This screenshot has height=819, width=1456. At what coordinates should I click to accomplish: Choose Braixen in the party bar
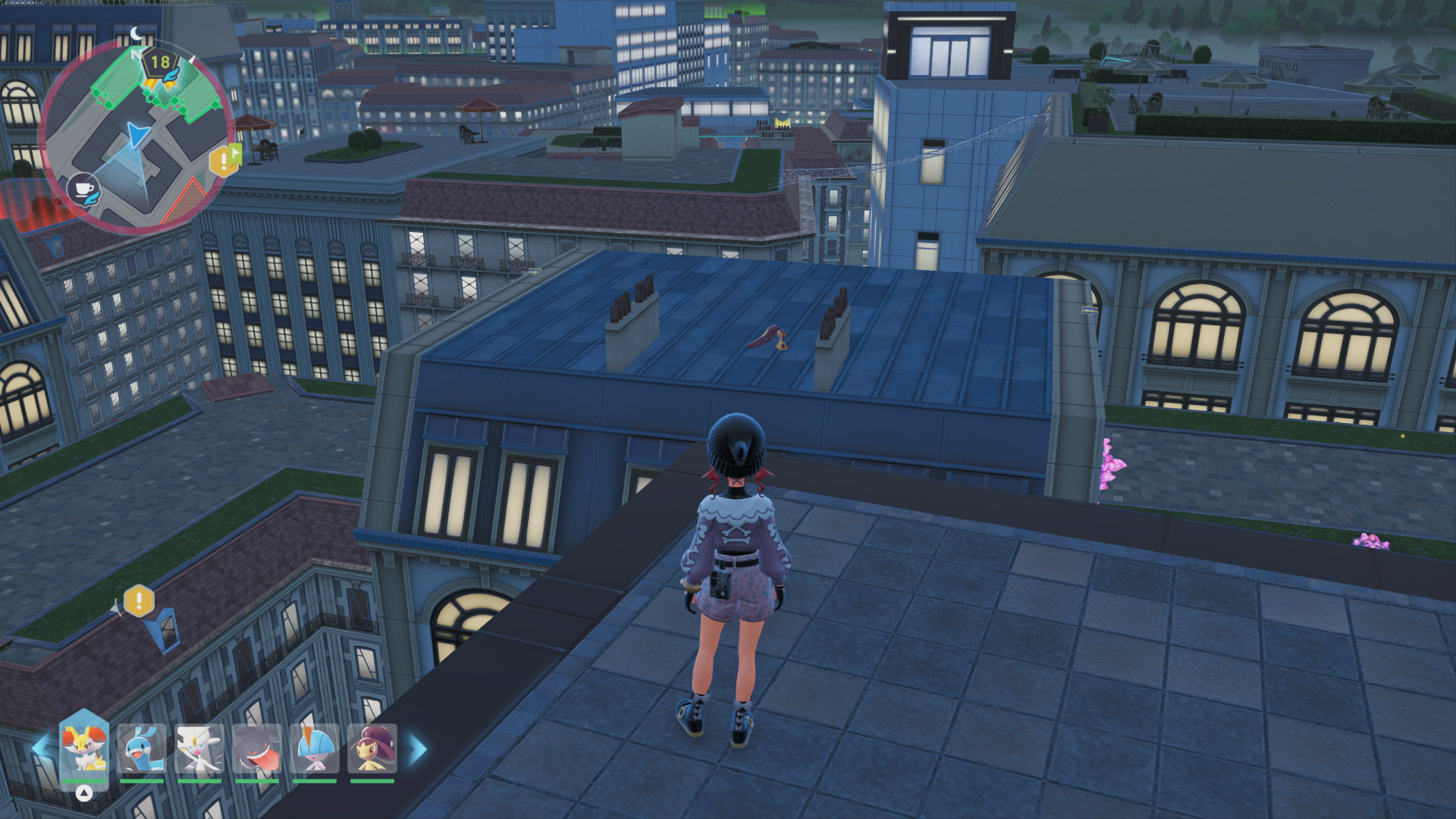pos(84,748)
